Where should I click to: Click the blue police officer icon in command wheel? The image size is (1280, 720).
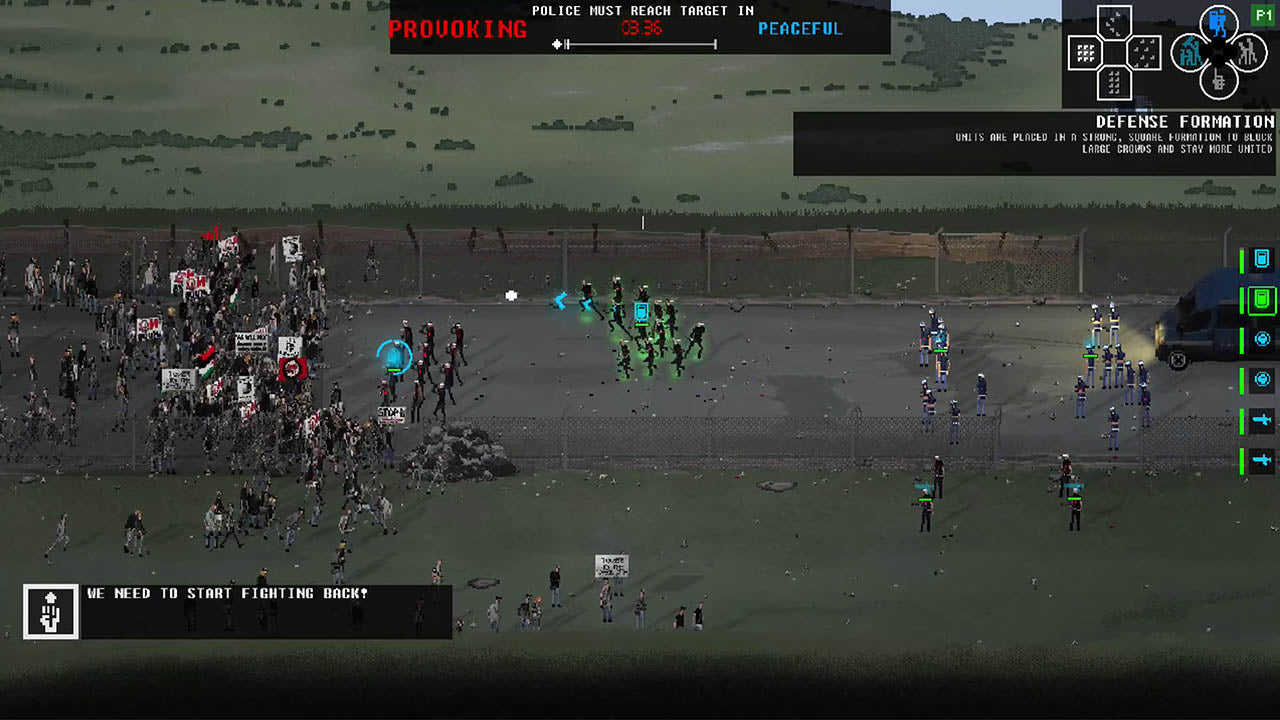click(x=1218, y=21)
